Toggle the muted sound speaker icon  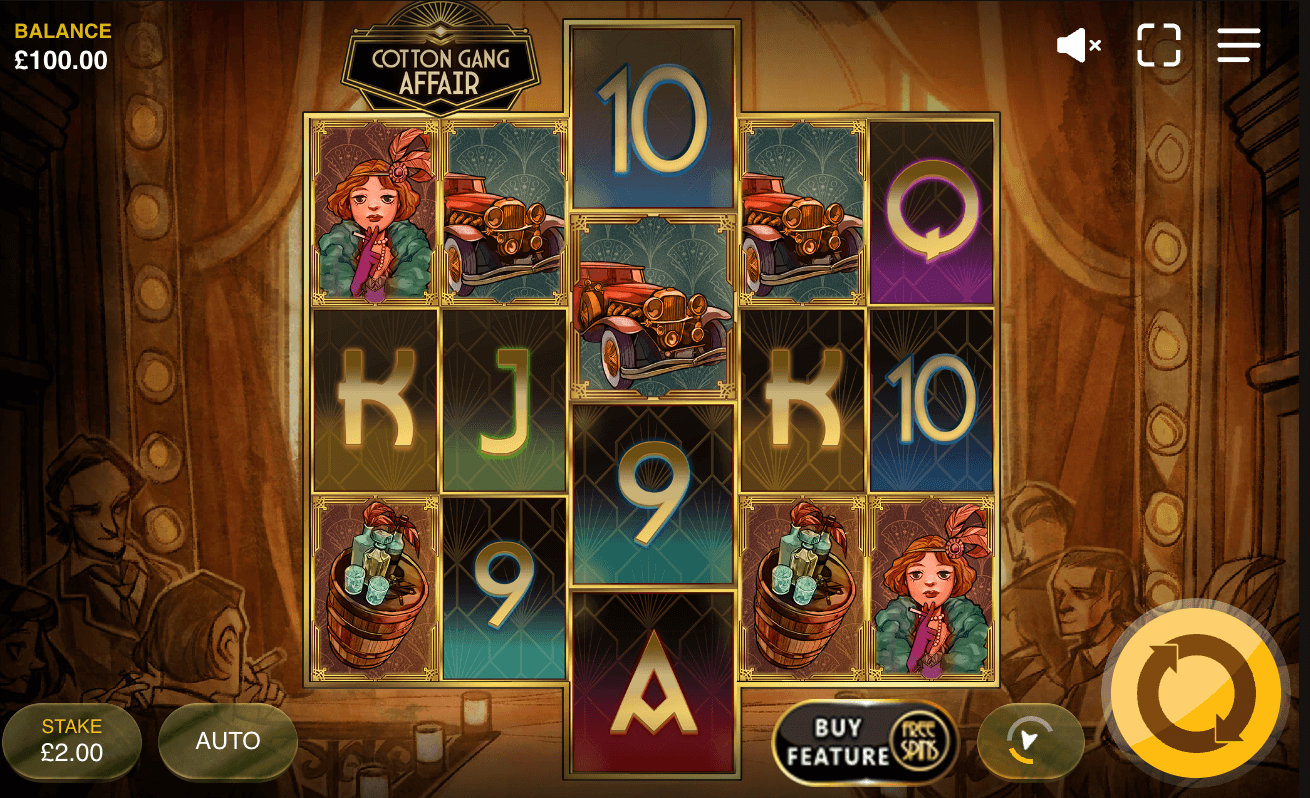pyautogui.click(x=1078, y=45)
